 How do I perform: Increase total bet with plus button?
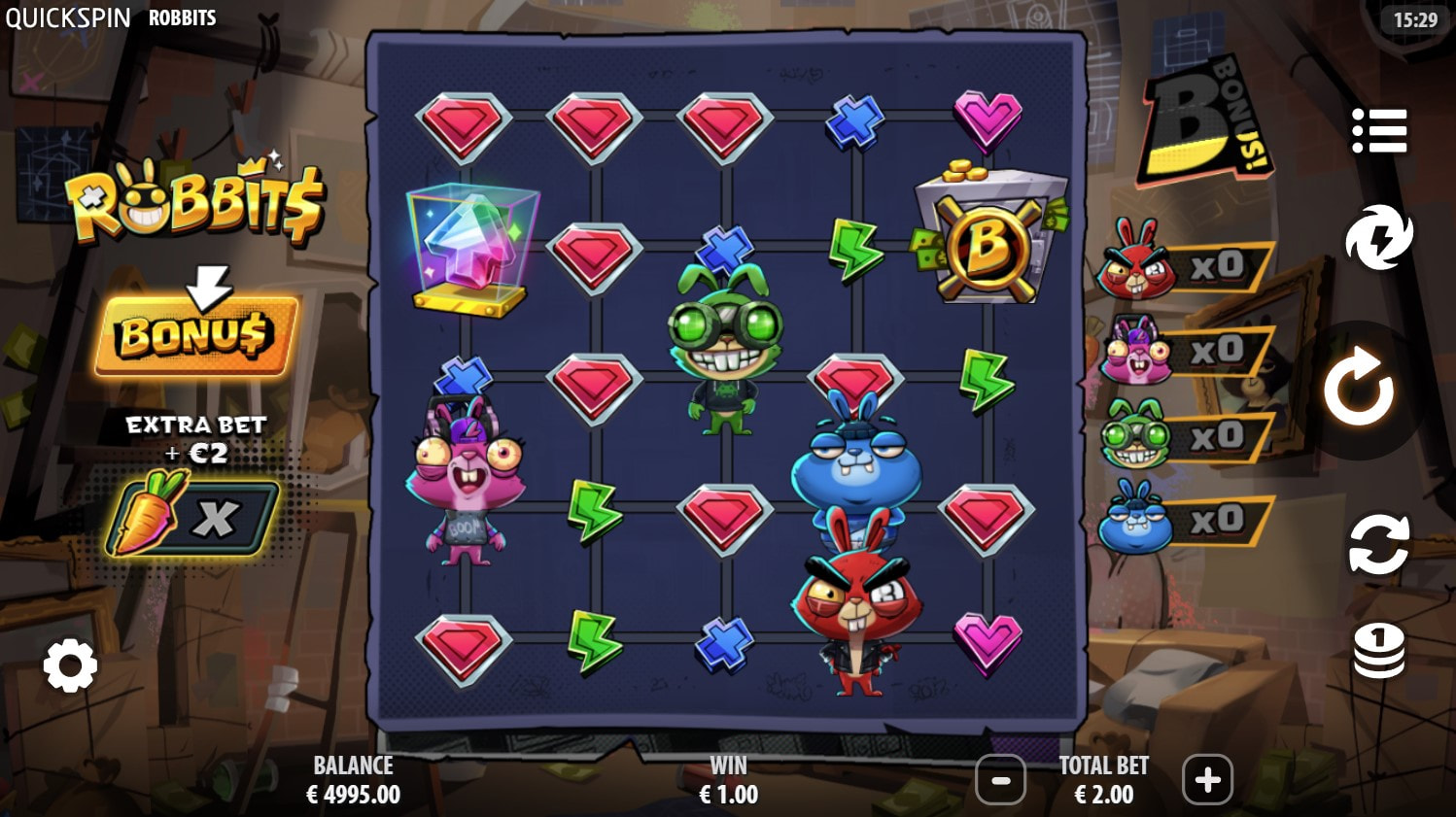(x=1207, y=779)
